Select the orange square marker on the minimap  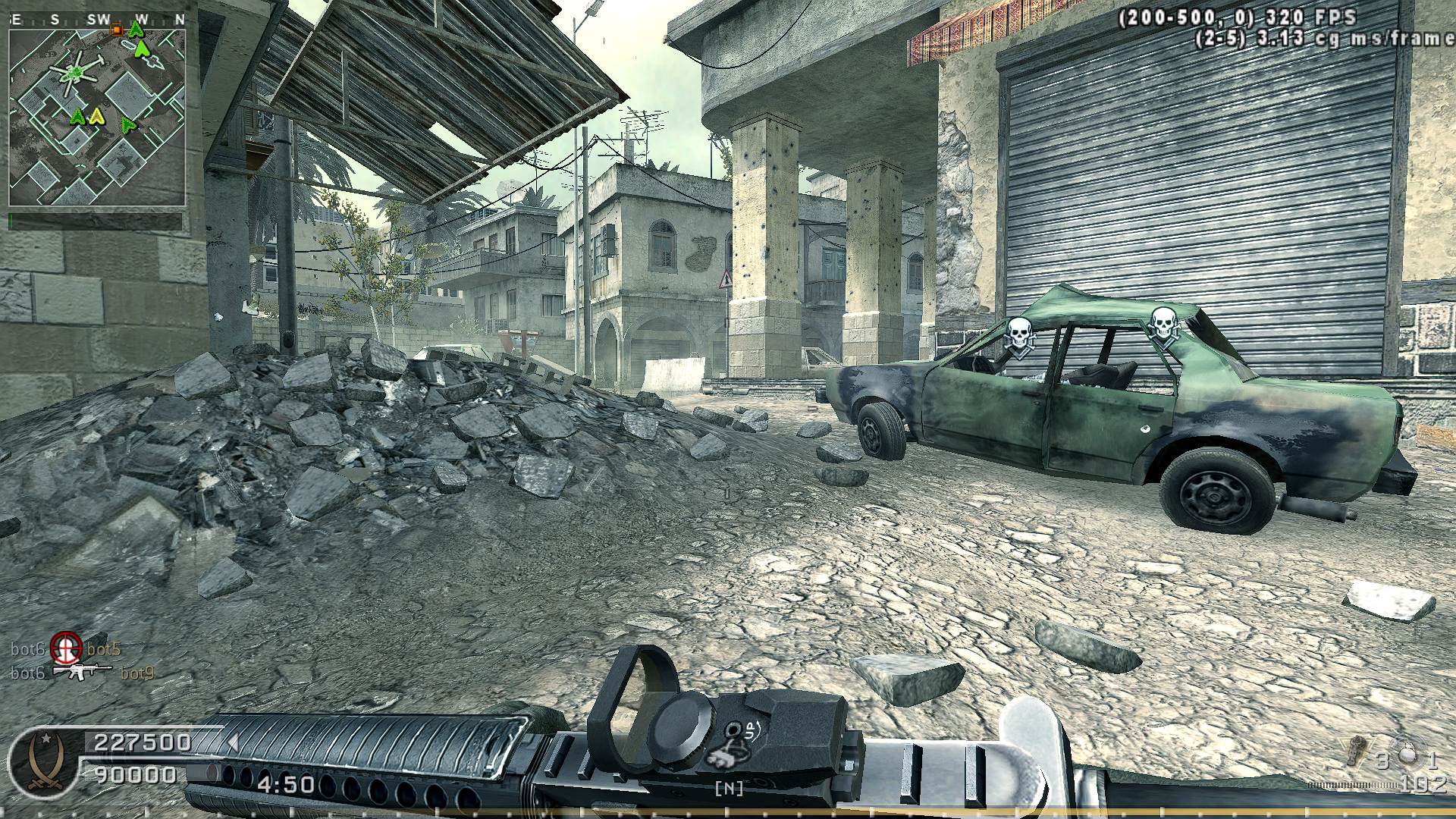(117, 30)
